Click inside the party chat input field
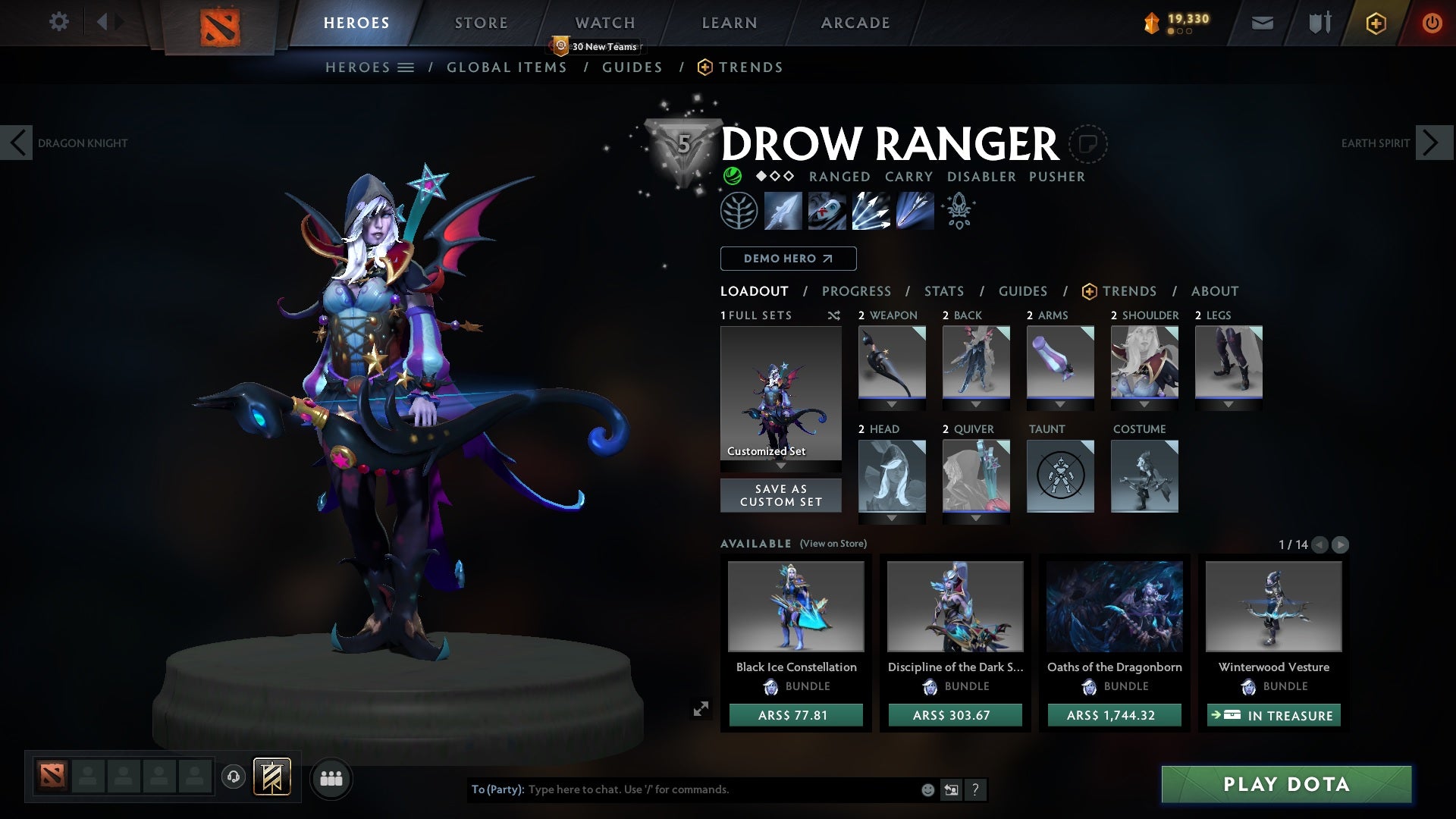Image resolution: width=1456 pixels, height=819 pixels. [x=682, y=789]
